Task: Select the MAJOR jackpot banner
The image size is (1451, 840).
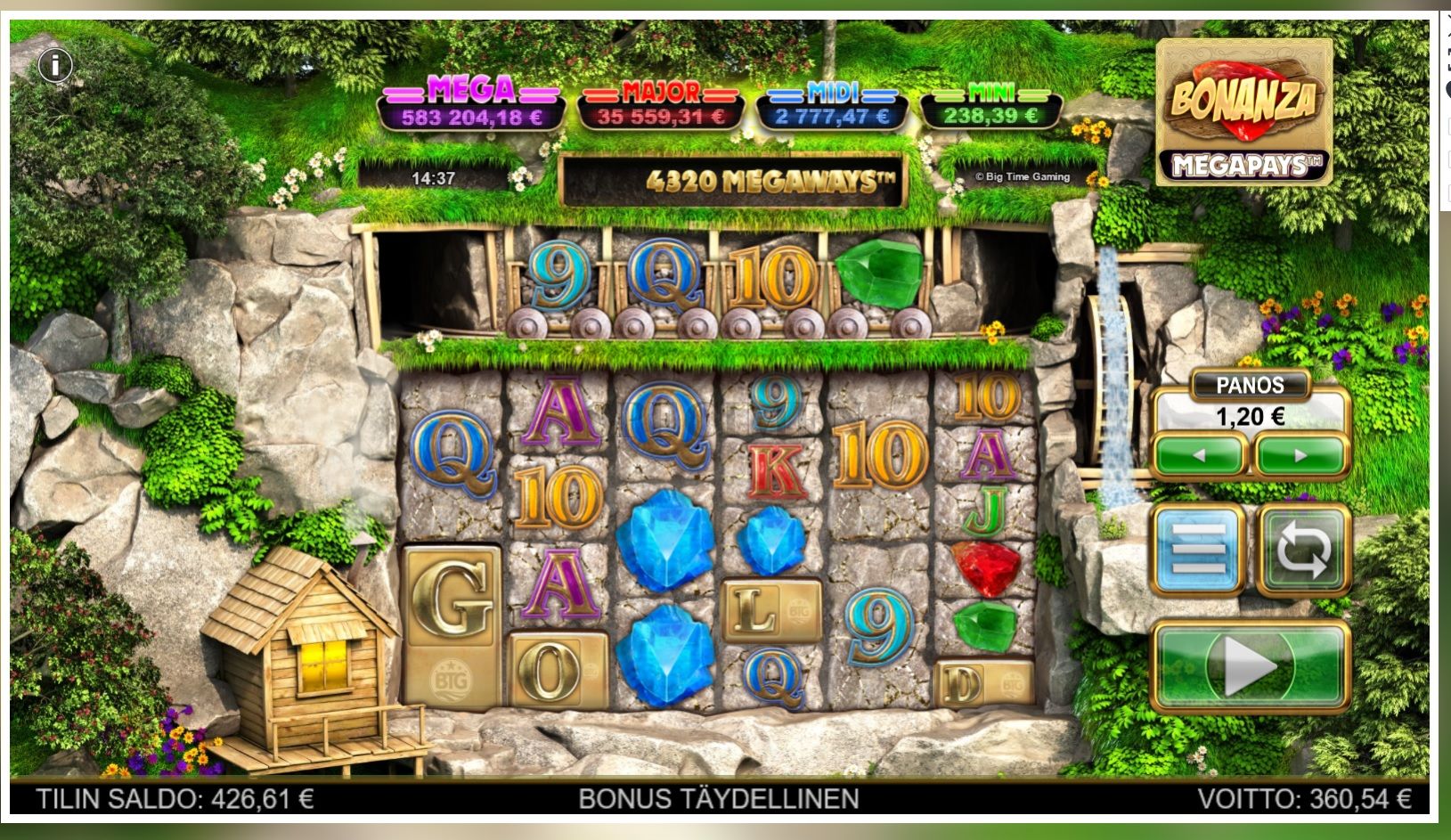Action: coord(659,102)
